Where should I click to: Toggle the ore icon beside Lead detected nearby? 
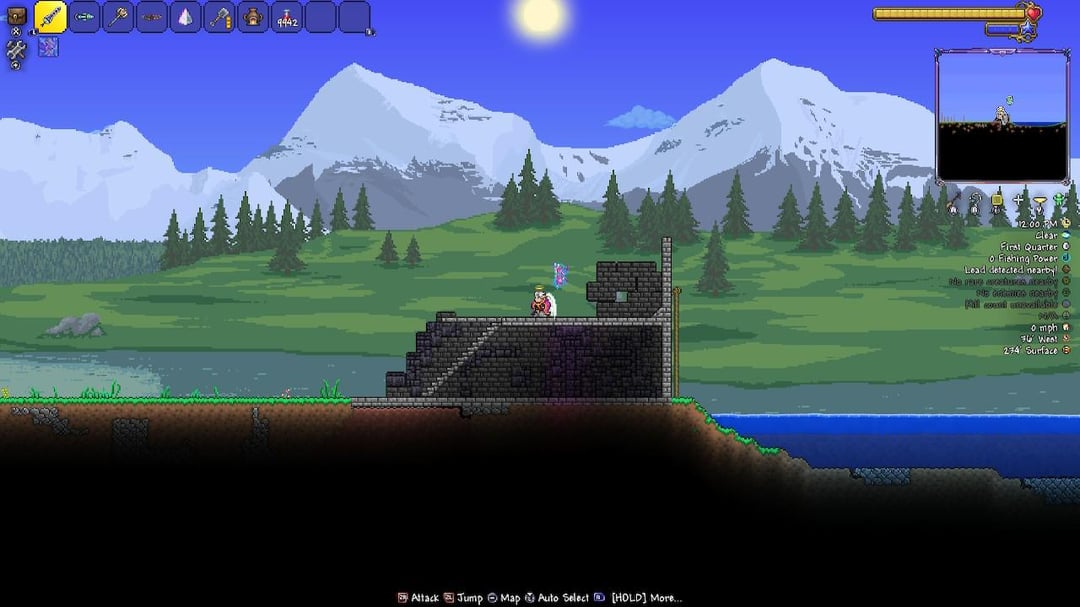pyautogui.click(x=1066, y=270)
